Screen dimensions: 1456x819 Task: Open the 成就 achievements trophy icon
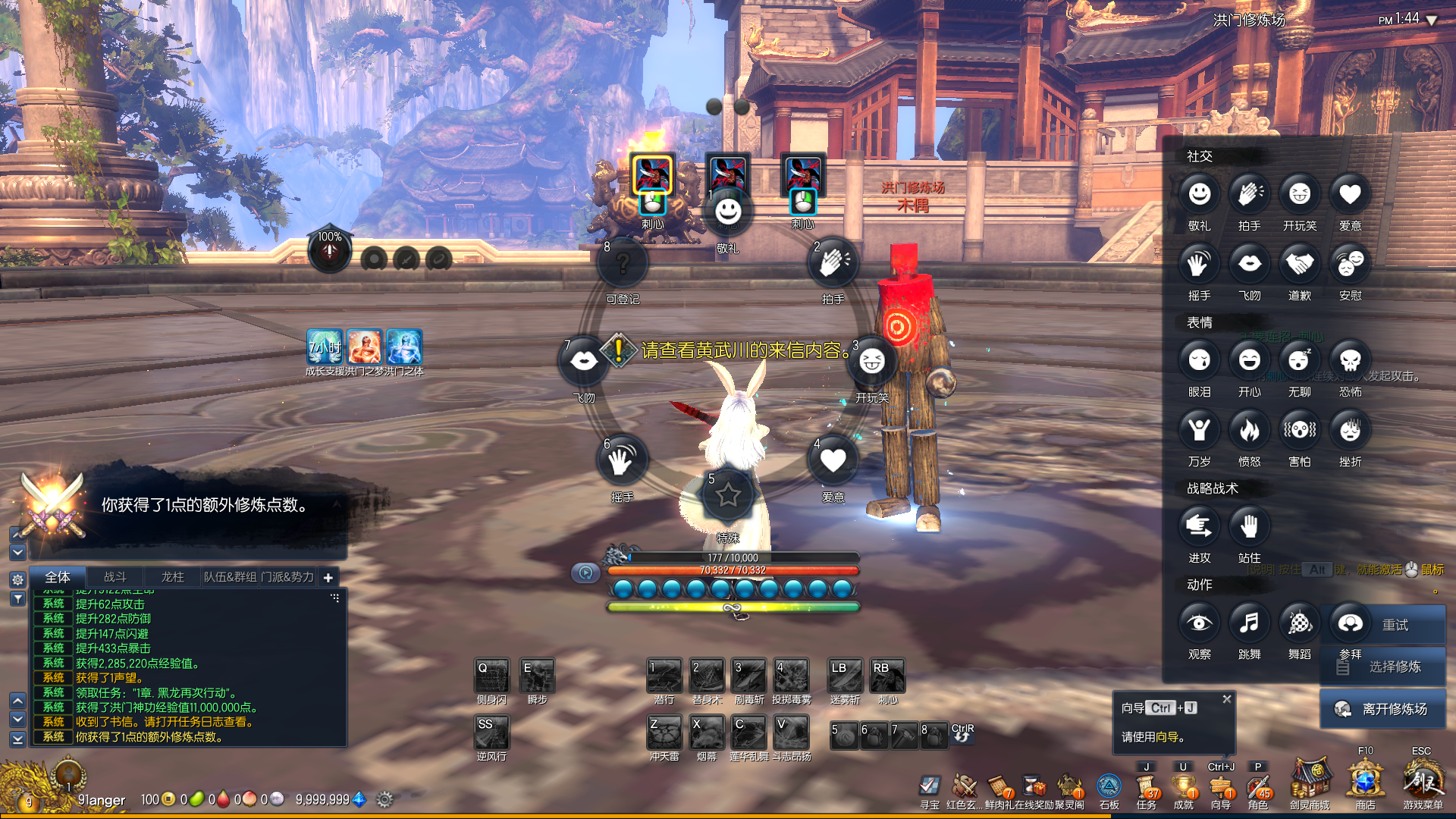tap(1183, 789)
